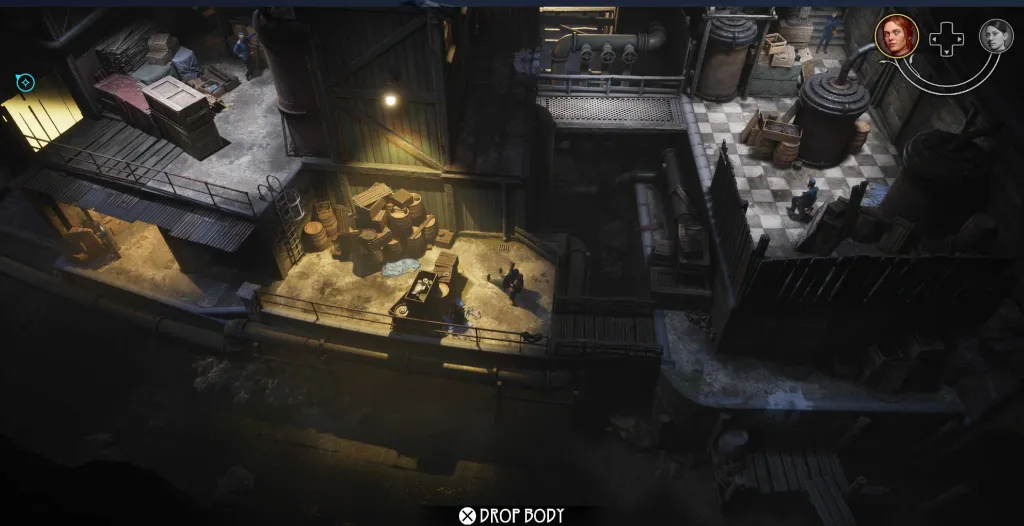Select the red-haired woman's character portrait

coord(896,36)
